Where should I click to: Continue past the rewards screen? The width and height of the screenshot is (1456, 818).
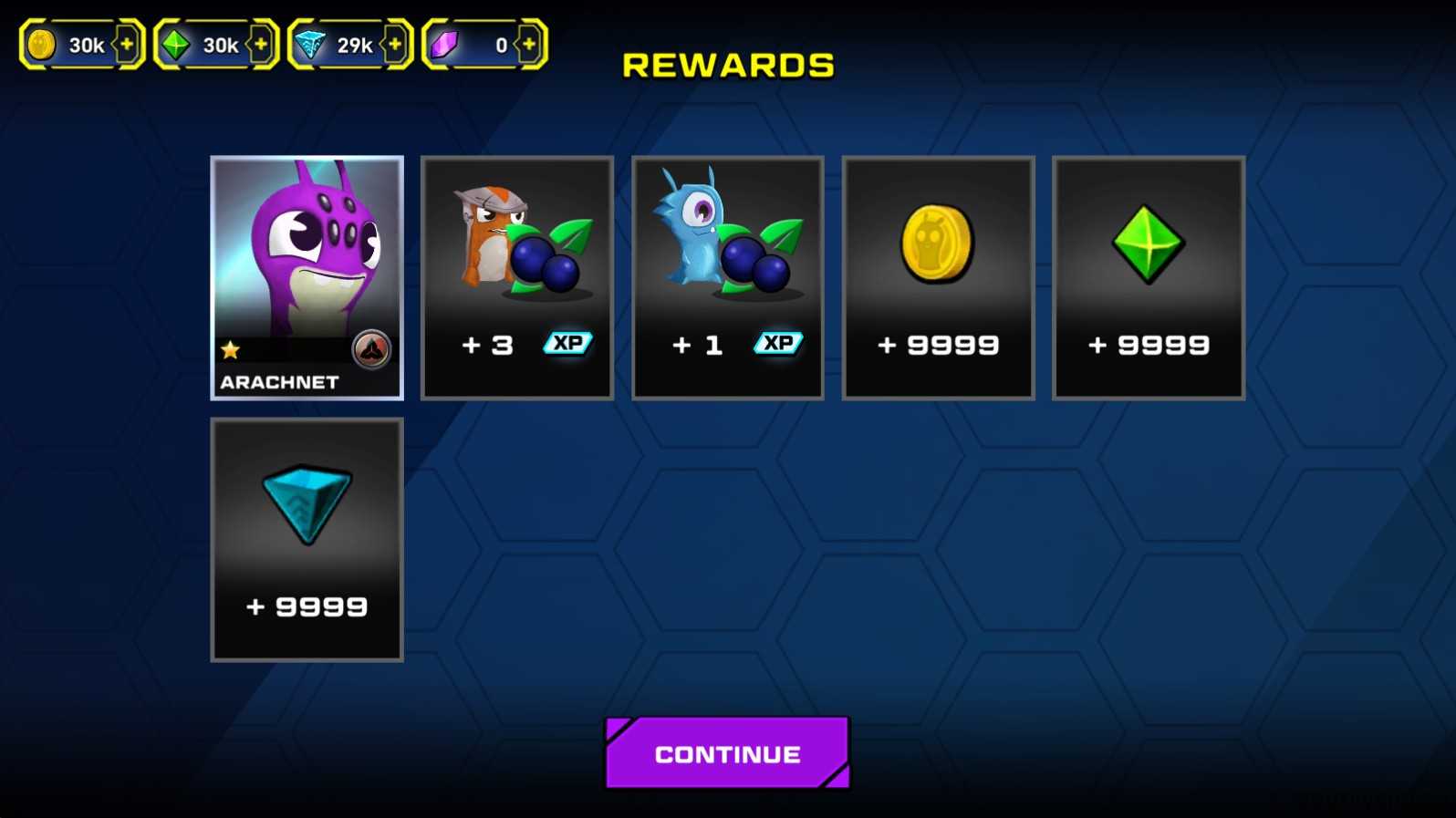[x=727, y=753]
